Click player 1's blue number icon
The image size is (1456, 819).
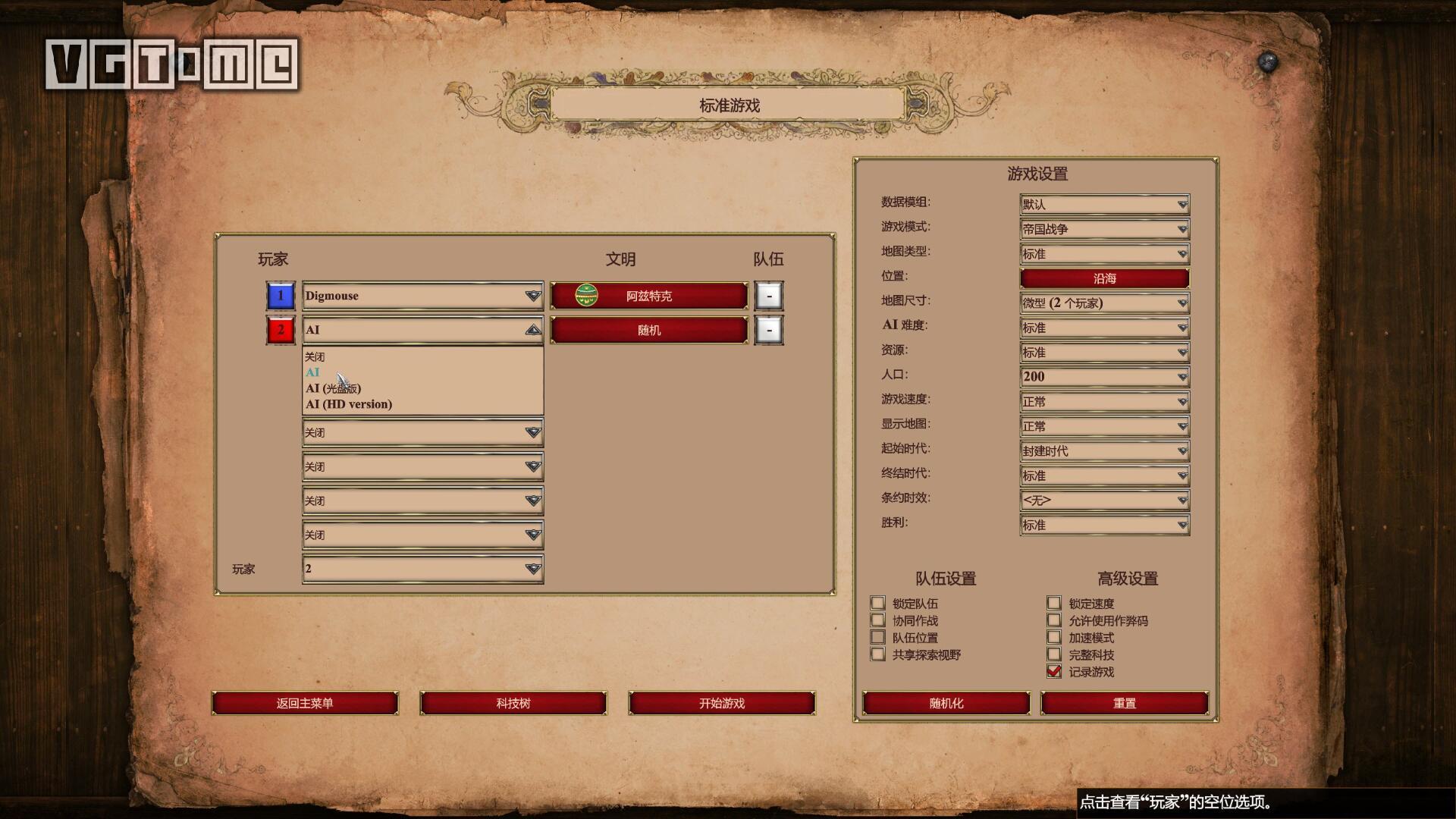click(281, 295)
